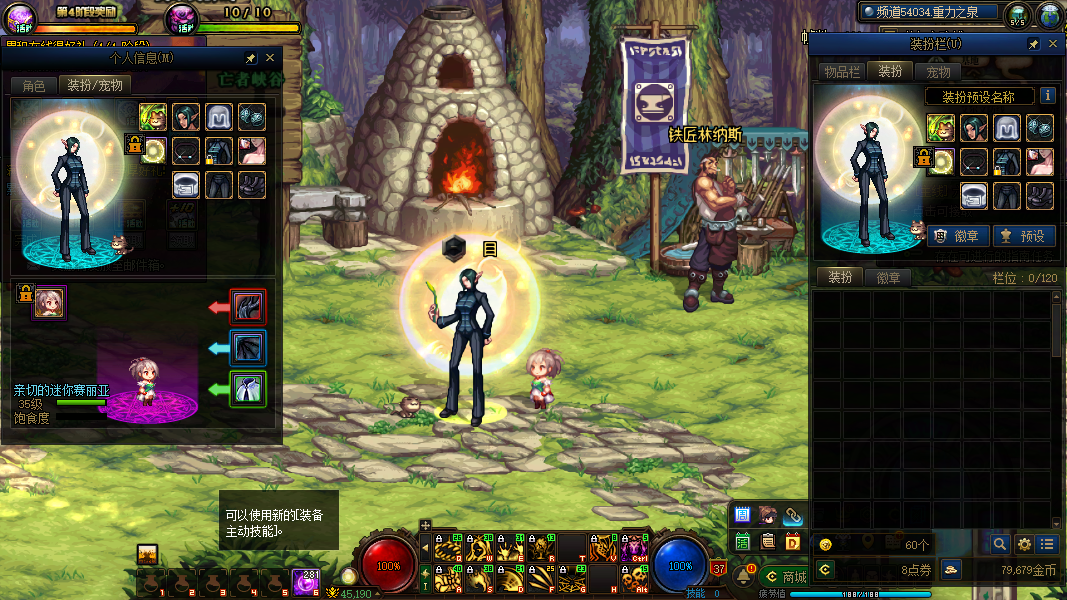Select the mini Seria pet portrait slot

(x=49, y=301)
